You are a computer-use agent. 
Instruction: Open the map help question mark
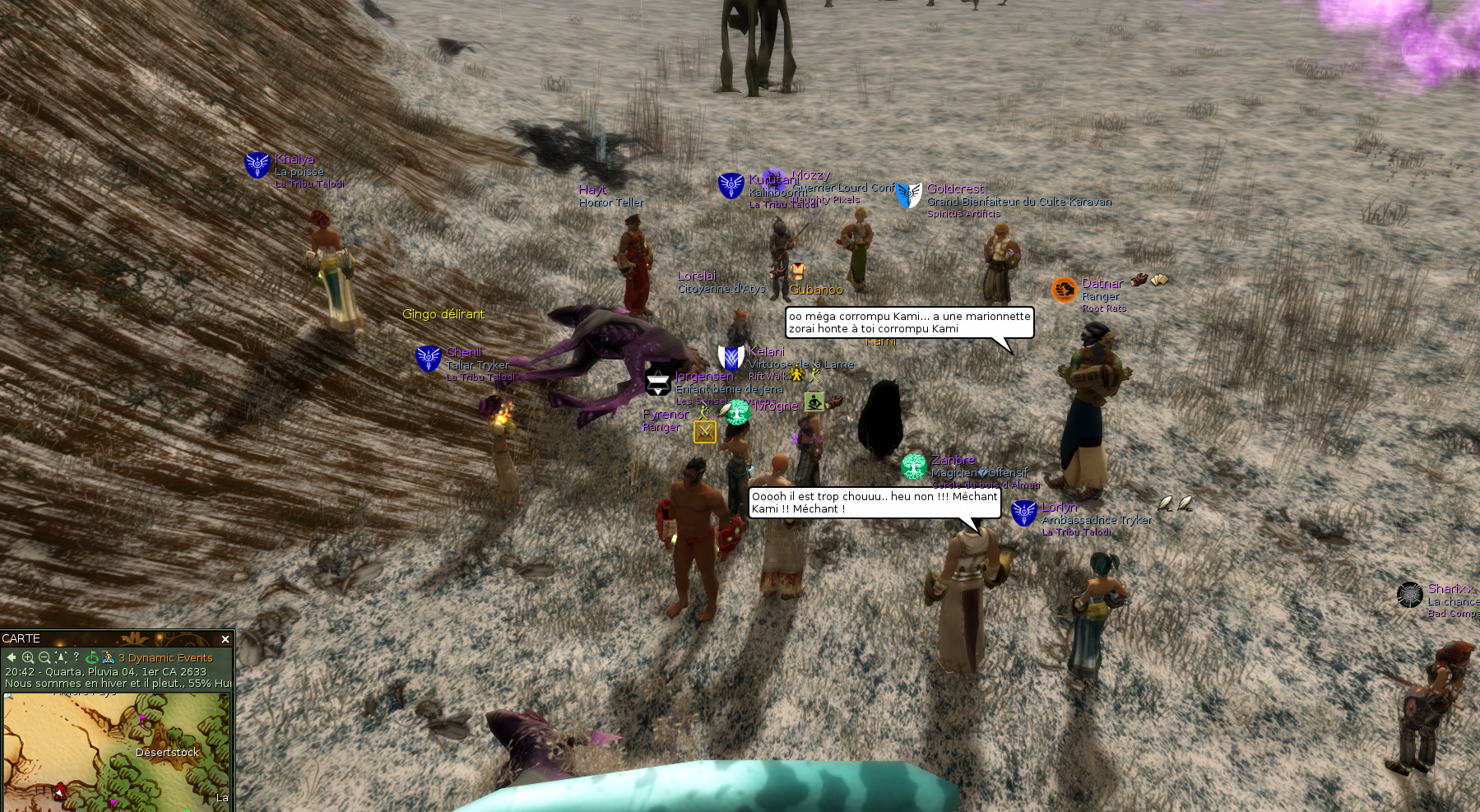click(x=77, y=657)
